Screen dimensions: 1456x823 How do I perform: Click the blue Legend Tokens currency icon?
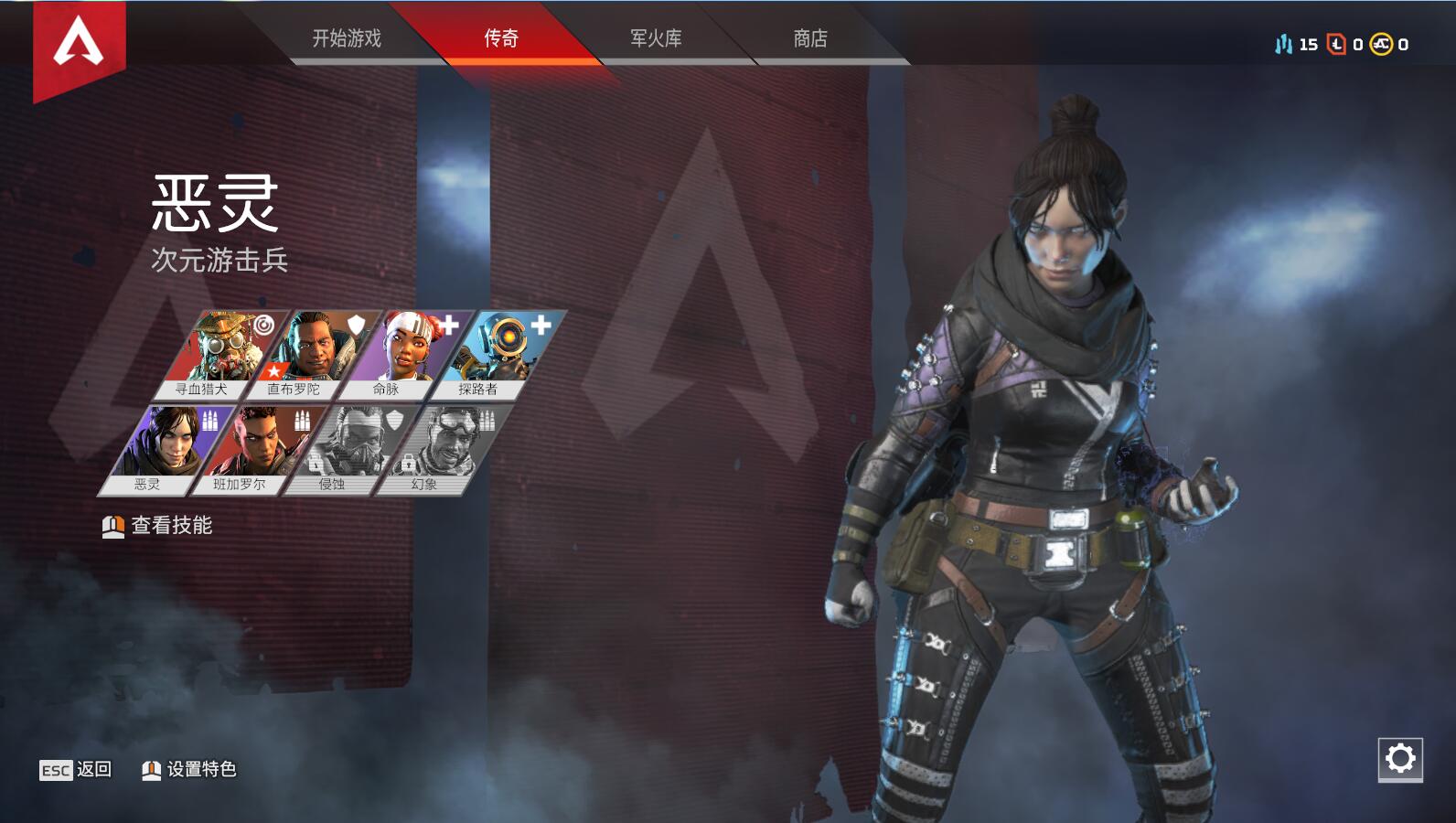coord(1284,42)
